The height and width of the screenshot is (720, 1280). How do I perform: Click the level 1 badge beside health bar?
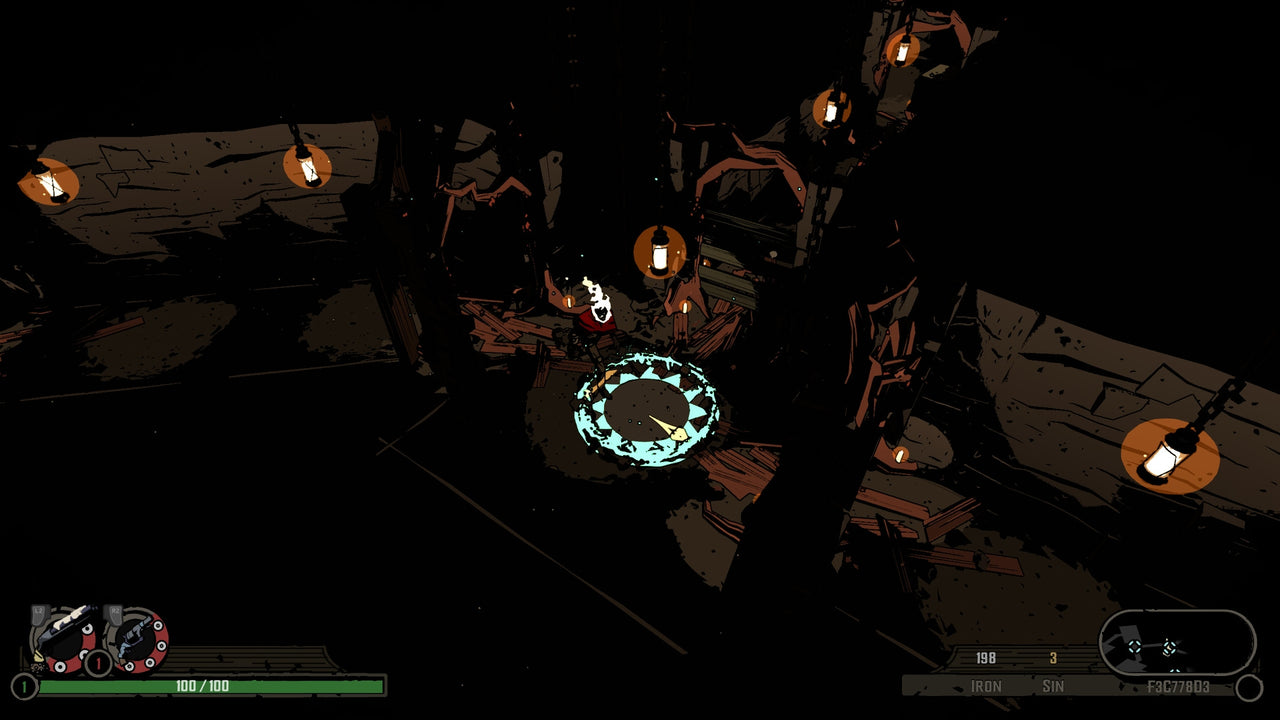23,685
